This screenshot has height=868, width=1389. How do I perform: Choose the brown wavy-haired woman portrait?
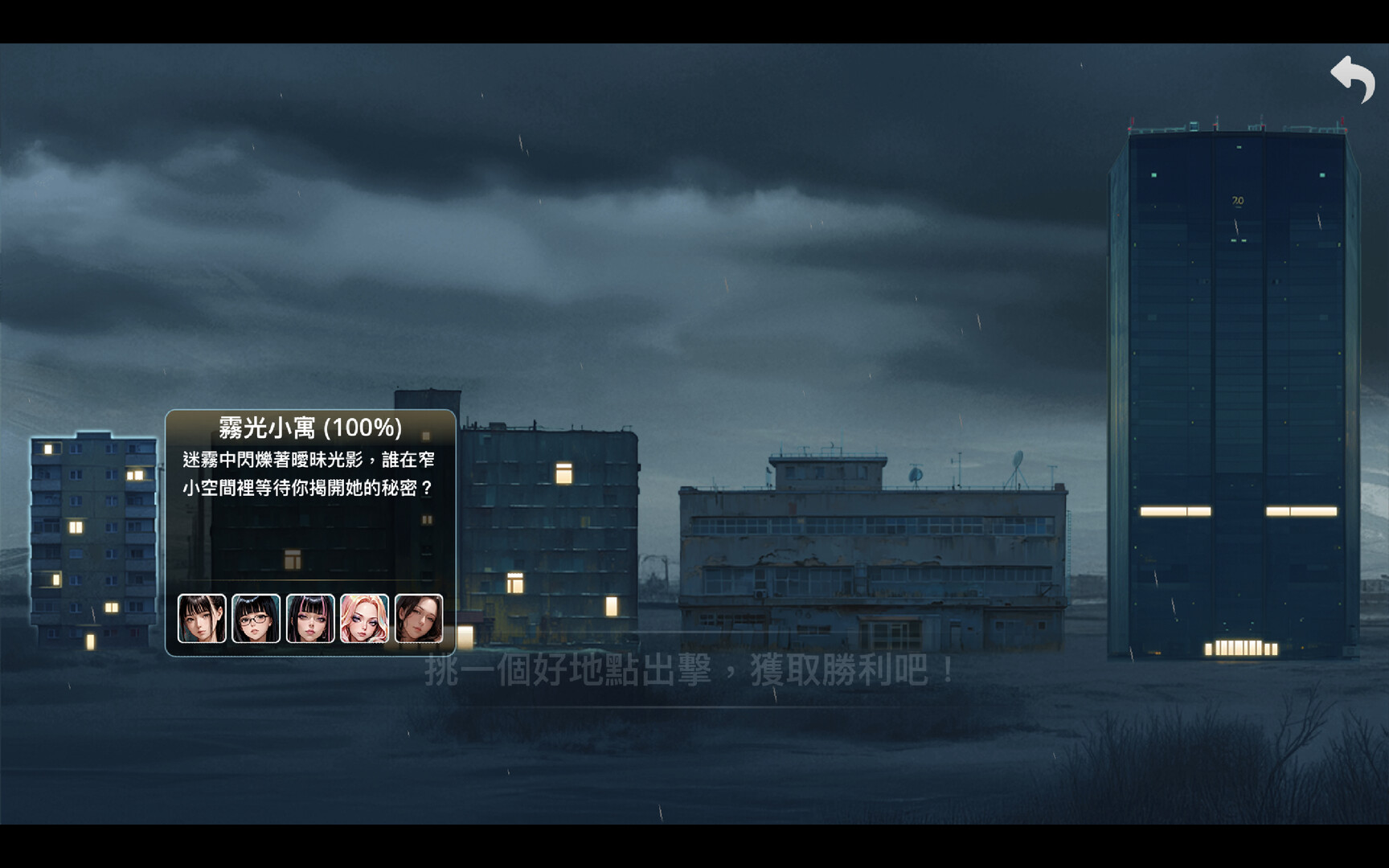(x=419, y=619)
